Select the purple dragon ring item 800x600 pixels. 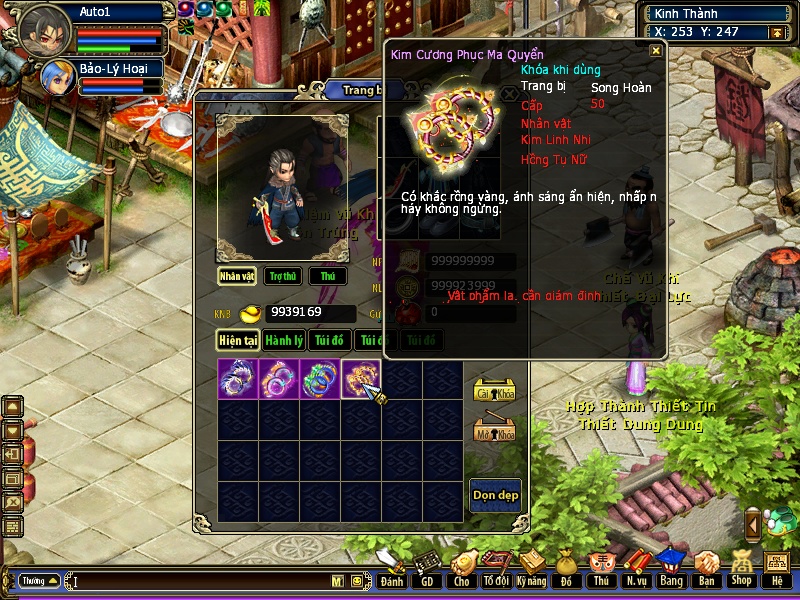click(238, 380)
